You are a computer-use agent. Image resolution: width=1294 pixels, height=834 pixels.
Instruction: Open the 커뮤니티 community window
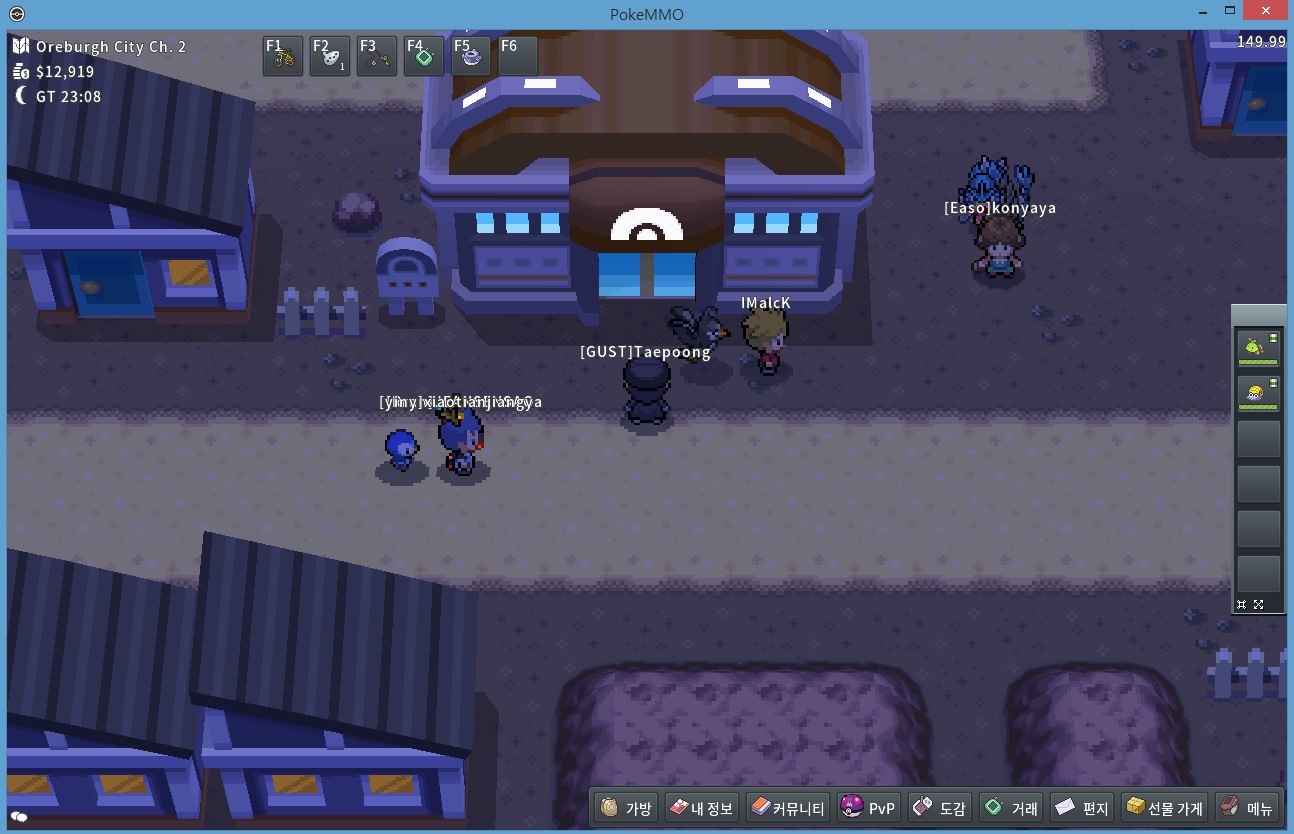point(788,808)
